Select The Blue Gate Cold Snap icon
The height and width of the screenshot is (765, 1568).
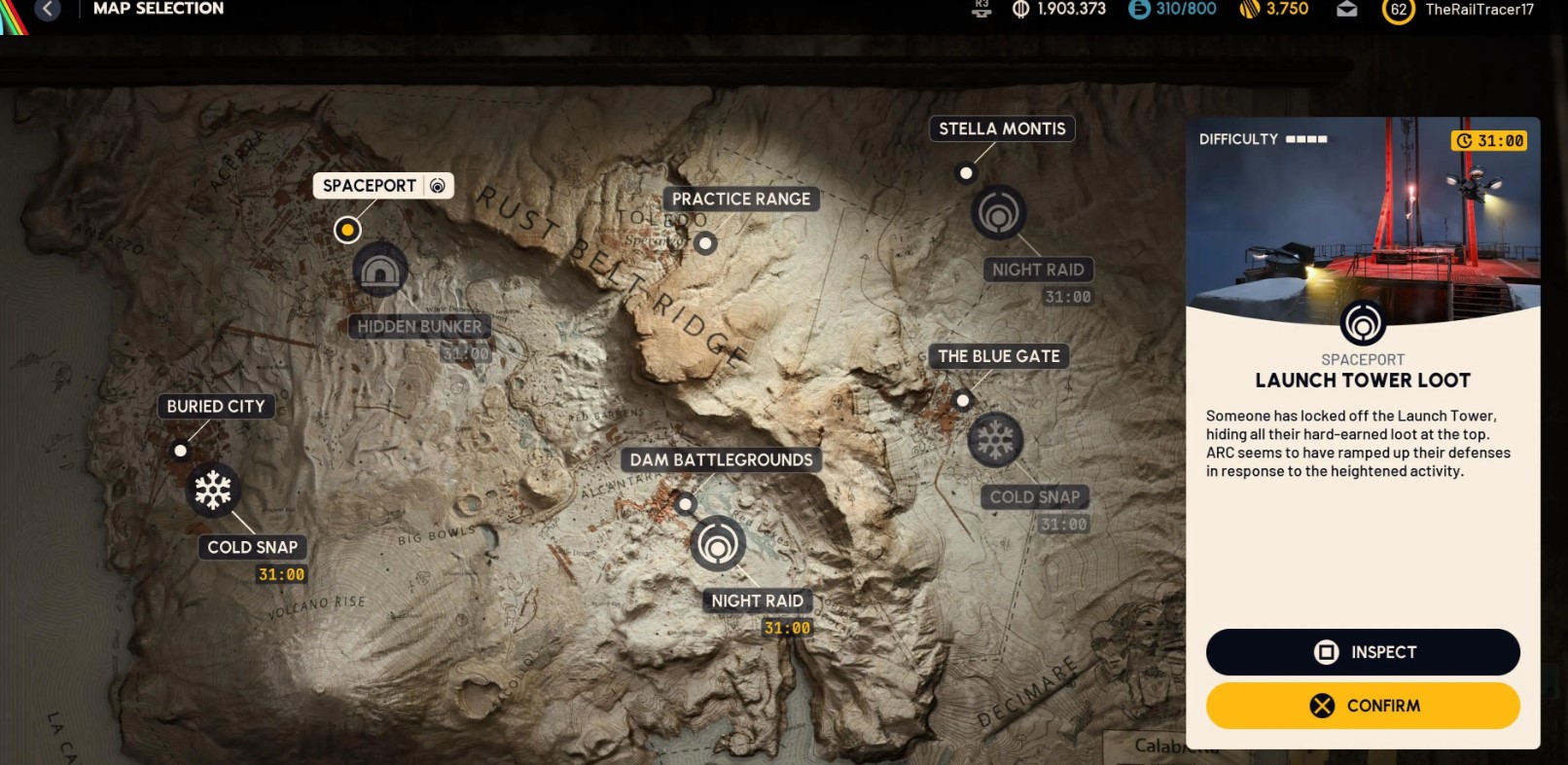coord(995,440)
